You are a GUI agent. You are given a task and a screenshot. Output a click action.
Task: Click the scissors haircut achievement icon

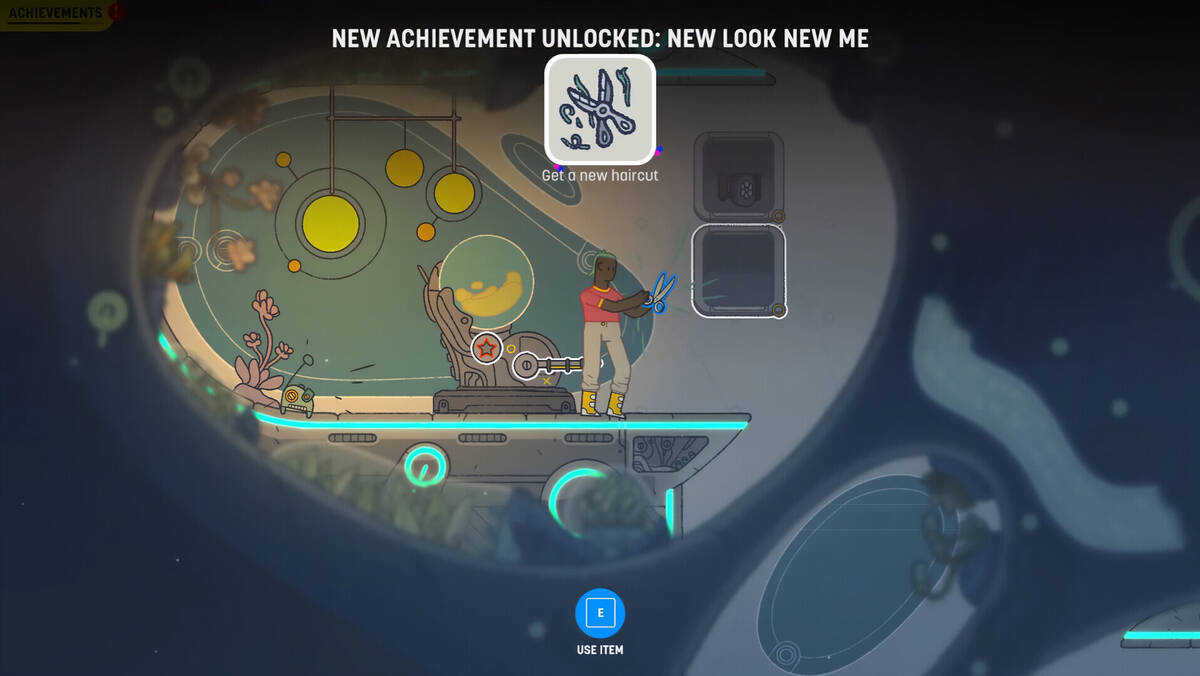(x=600, y=109)
